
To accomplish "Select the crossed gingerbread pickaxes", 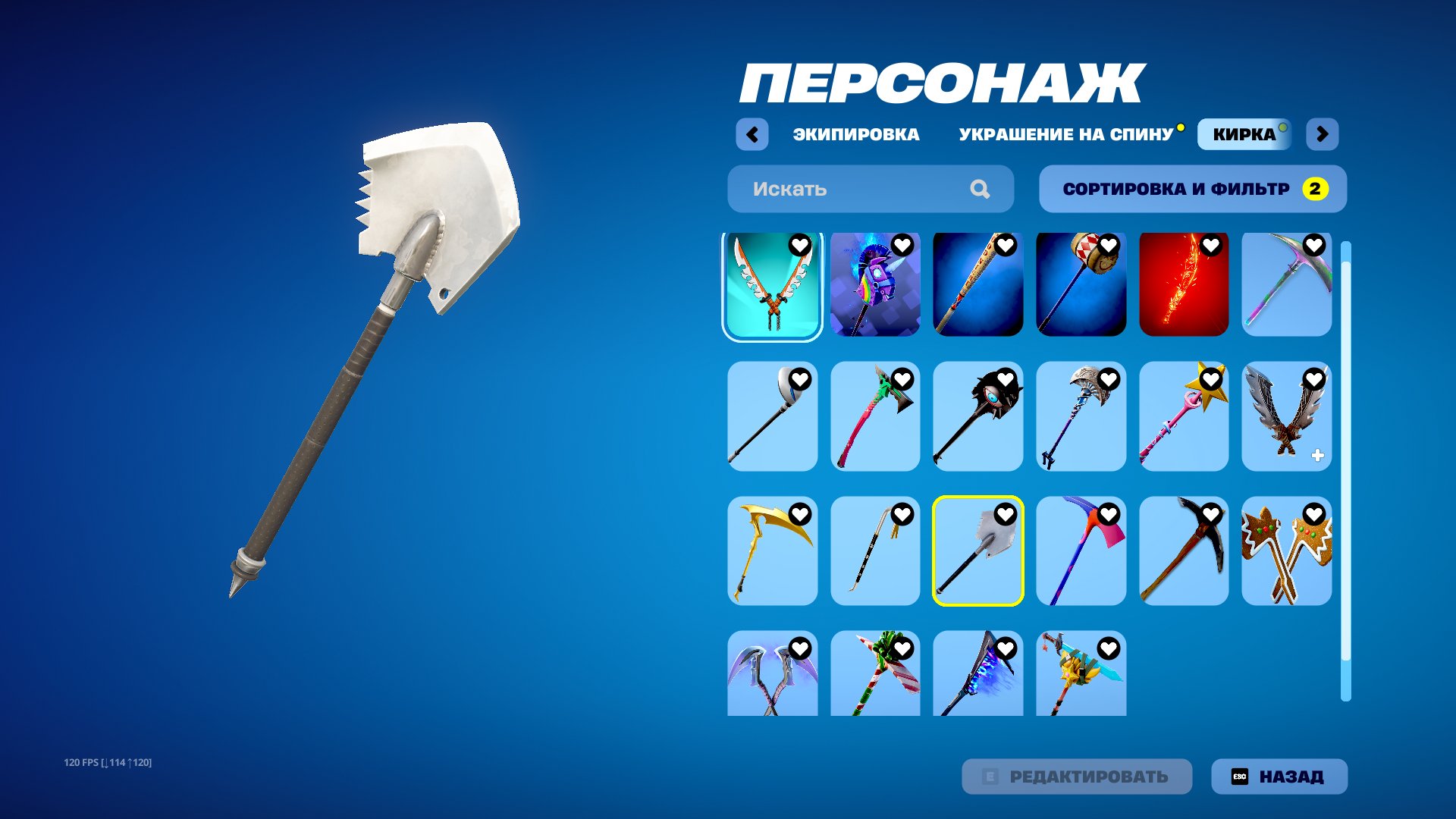I will (x=1287, y=551).
